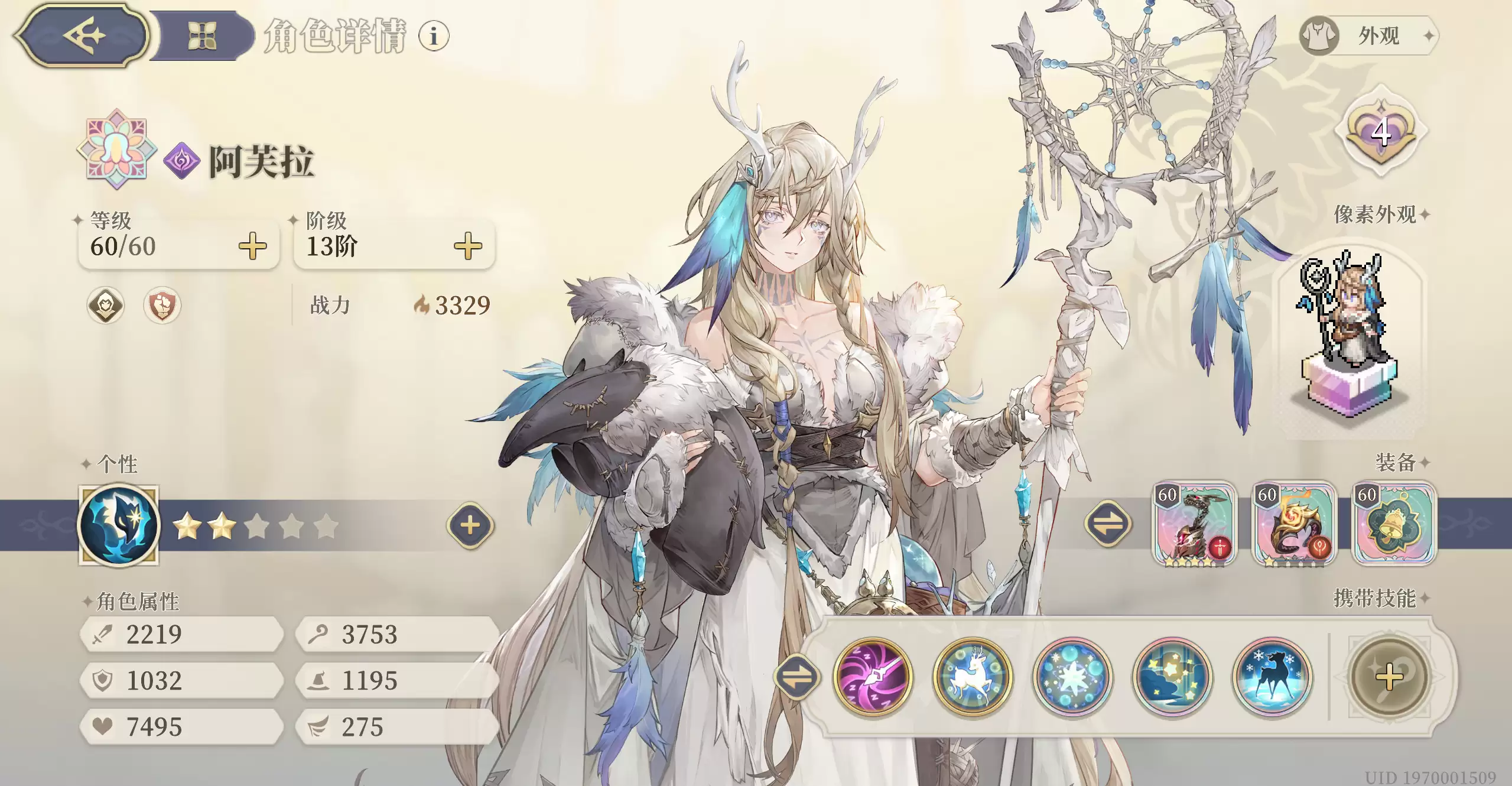Select the pixel appearance sprite

tap(1348, 331)
